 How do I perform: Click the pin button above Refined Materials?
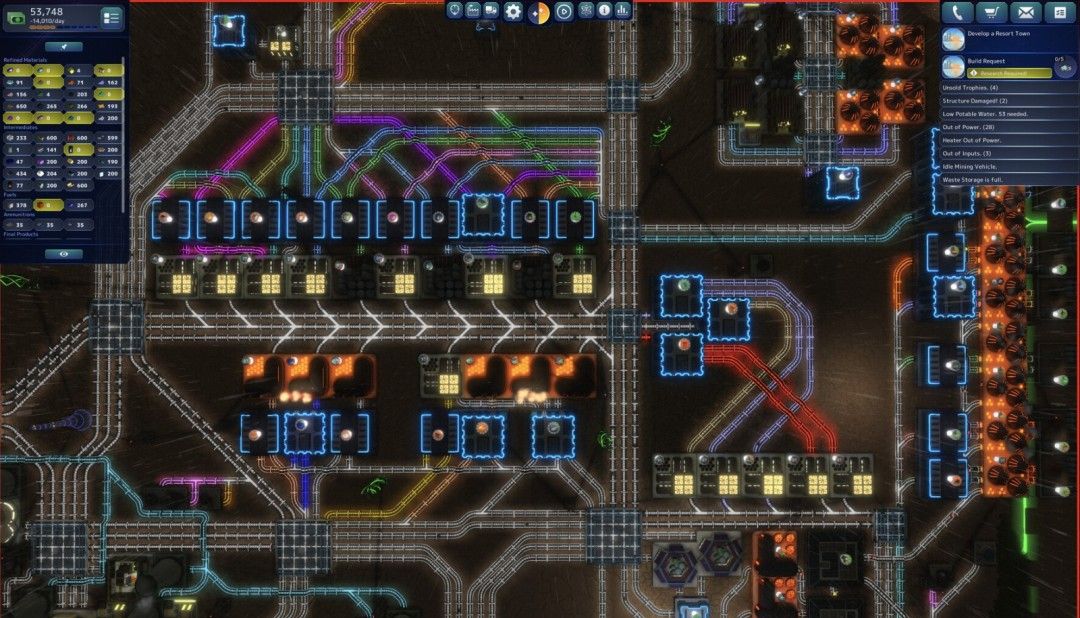(64, 46)
